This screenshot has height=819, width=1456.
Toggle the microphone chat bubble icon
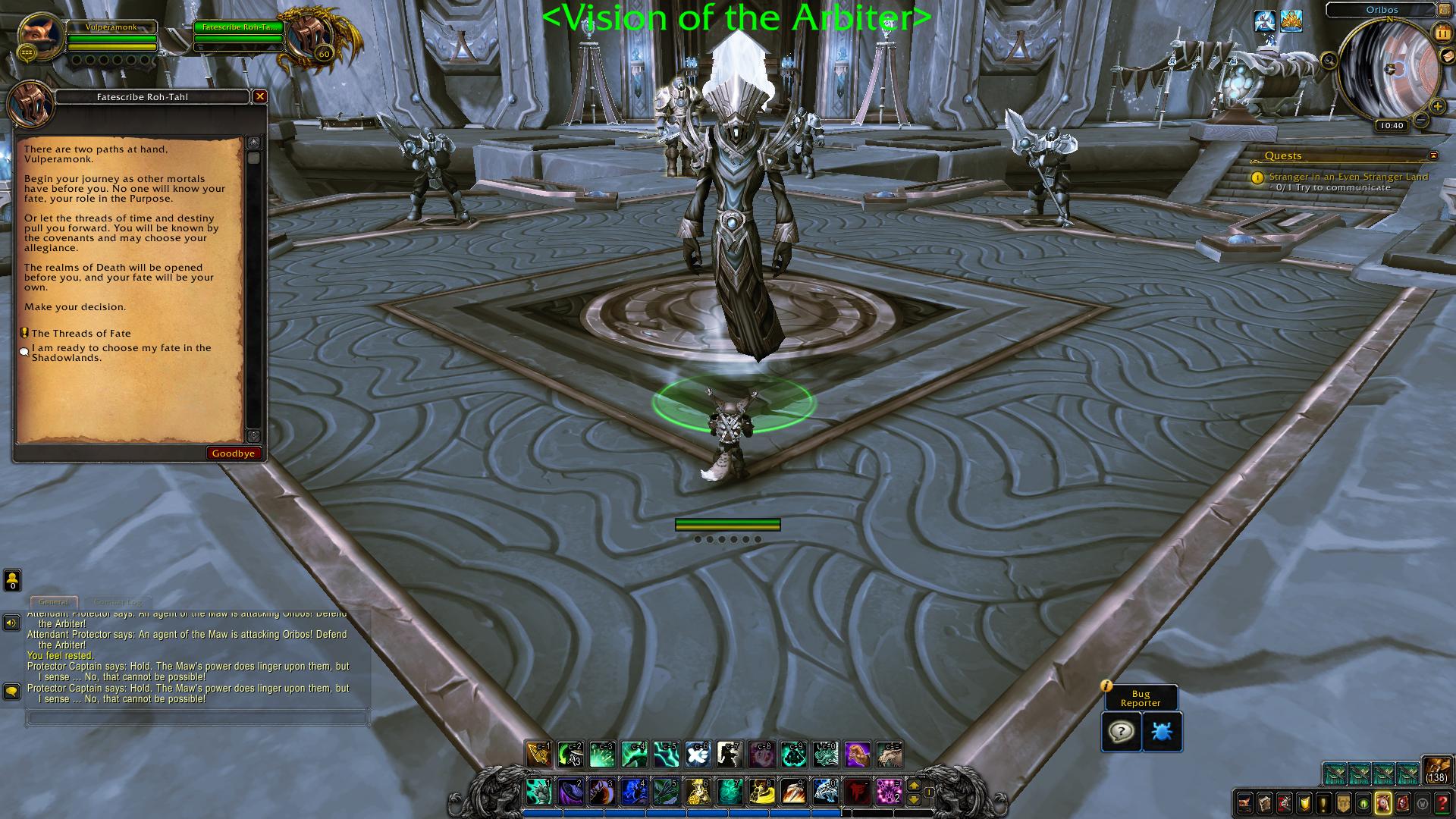tap(11, 691)
